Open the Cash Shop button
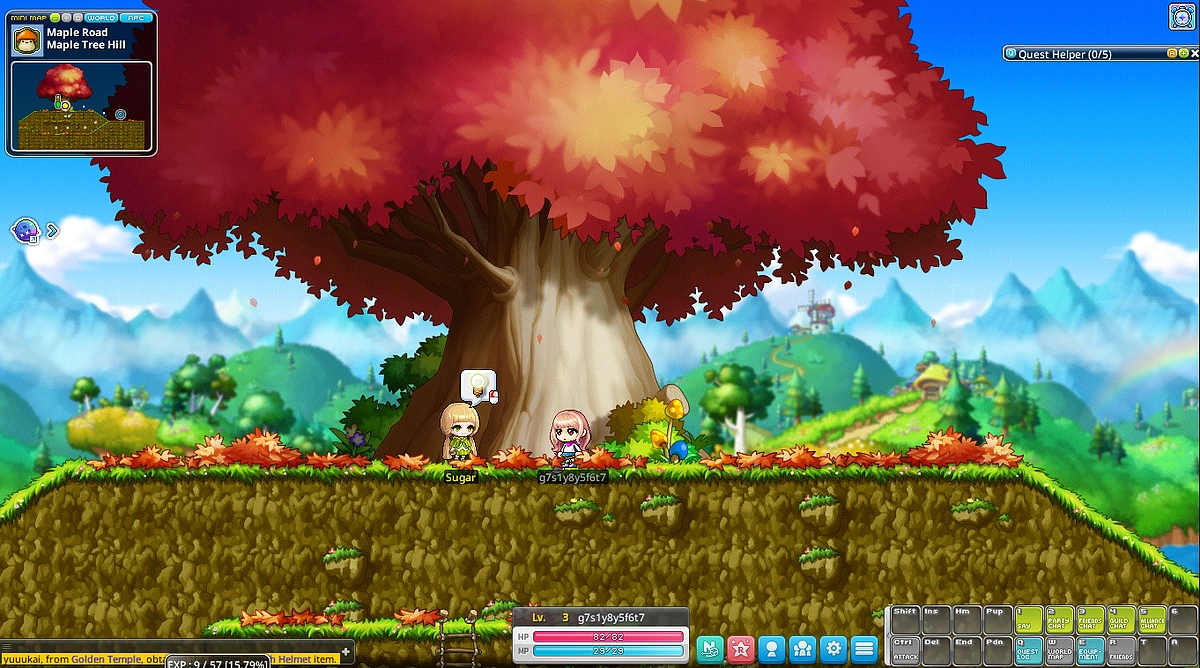The width and height of the screenshot is (1200, 668). click(x=709, y=648)
